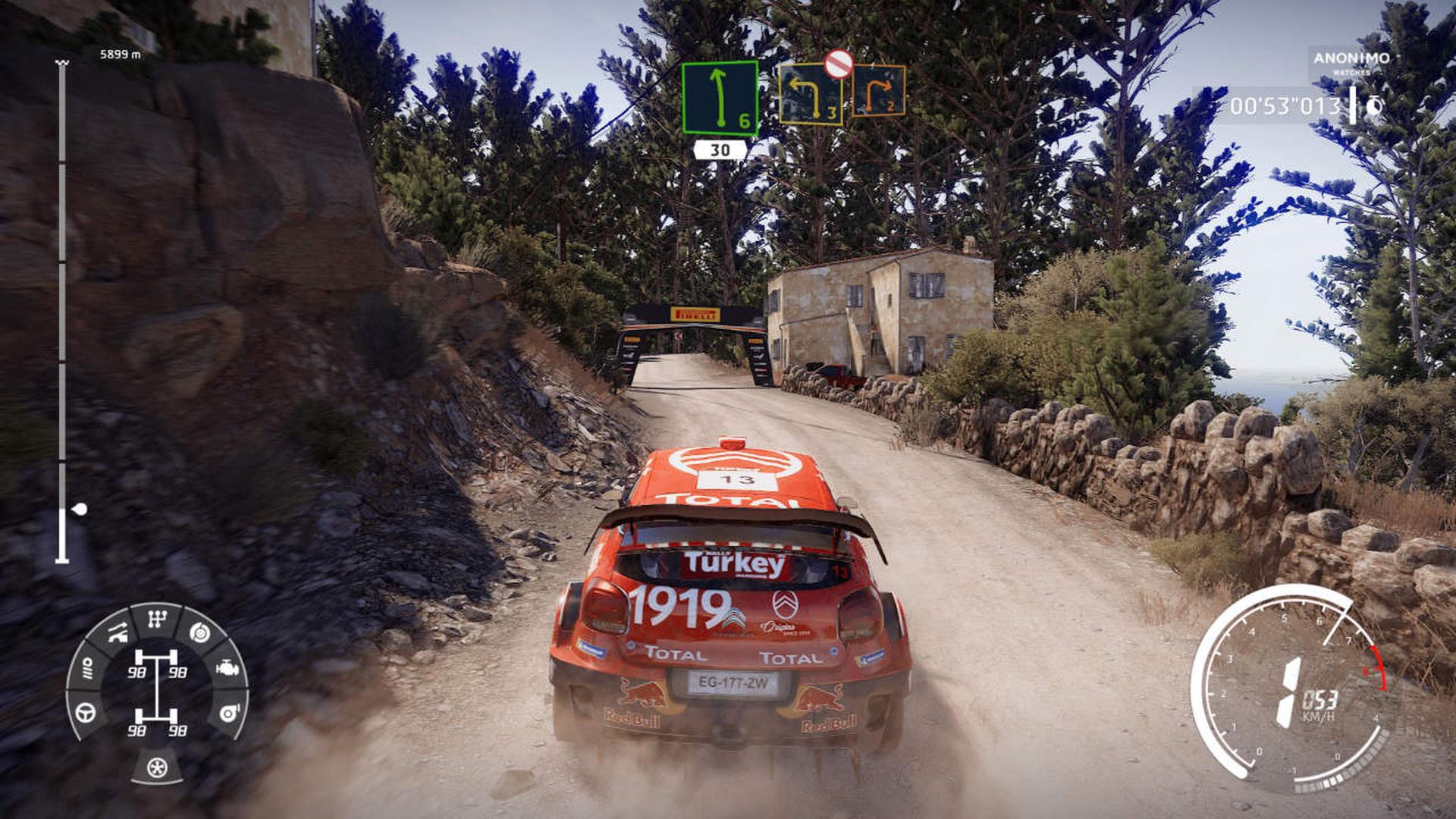The height and width of the screenshot is (819, 1456).
Task: Select the steering wheel damage icon
Action: [x=85, y=714]
